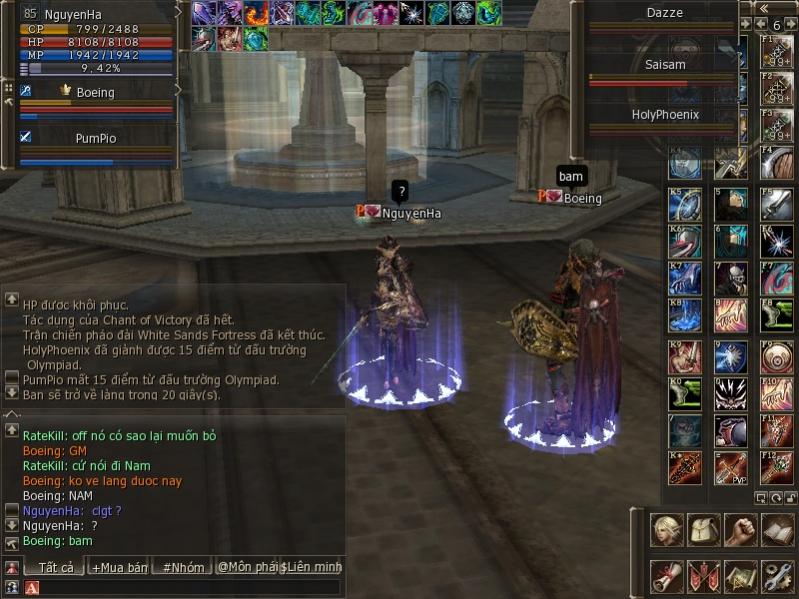Select party member Boeing's frame
799x599 pixels.
95,92
